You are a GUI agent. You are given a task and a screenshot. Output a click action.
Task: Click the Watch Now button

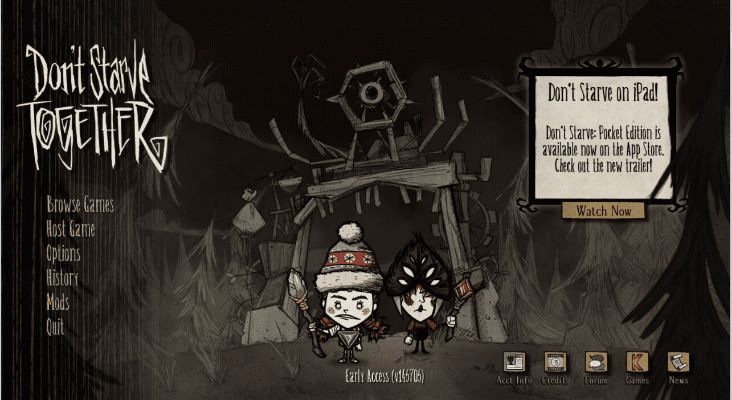pyautogui.click(x=604, y=211)
